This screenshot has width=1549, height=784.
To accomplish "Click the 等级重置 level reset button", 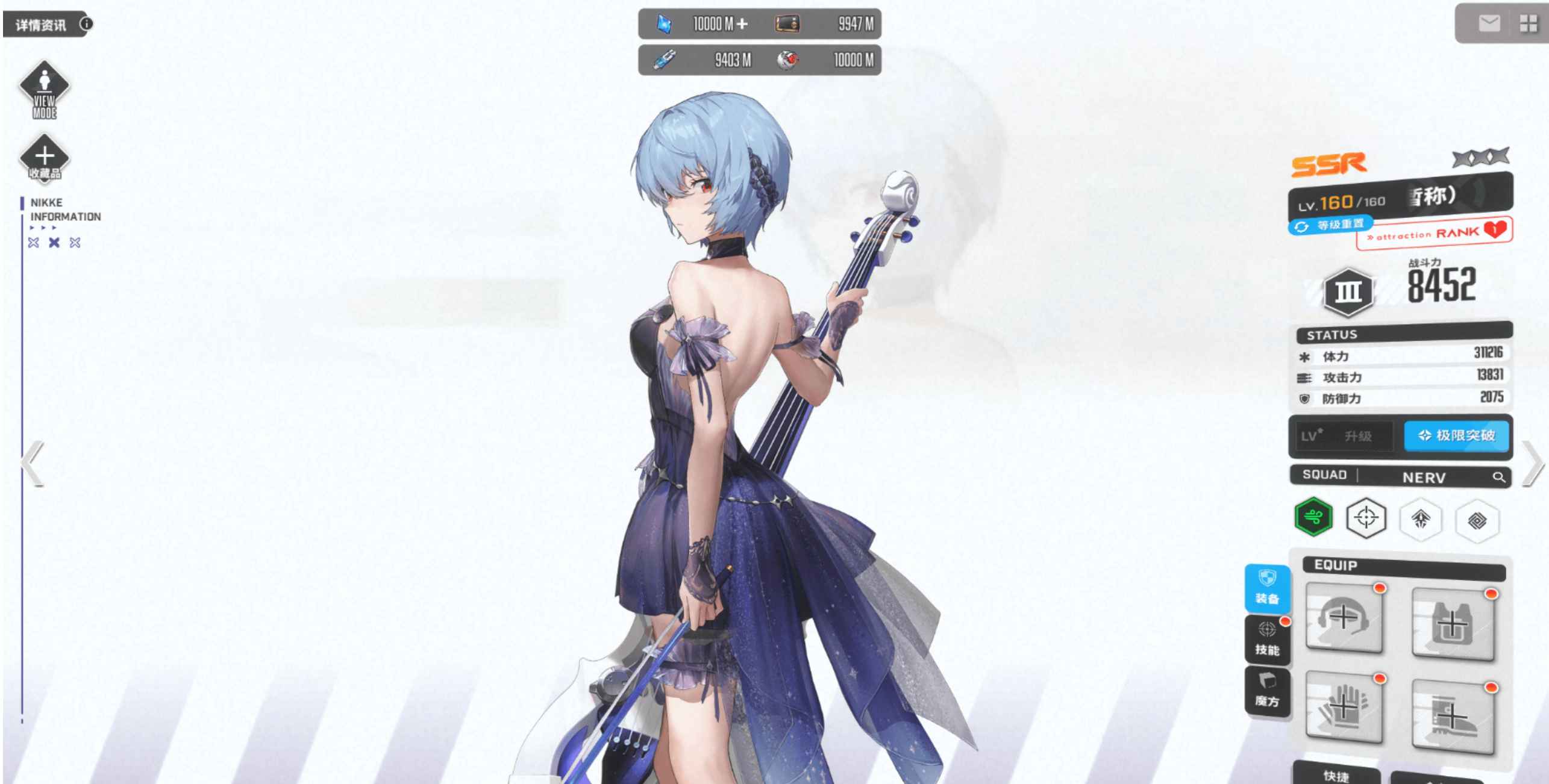I will coord(1330,225).
